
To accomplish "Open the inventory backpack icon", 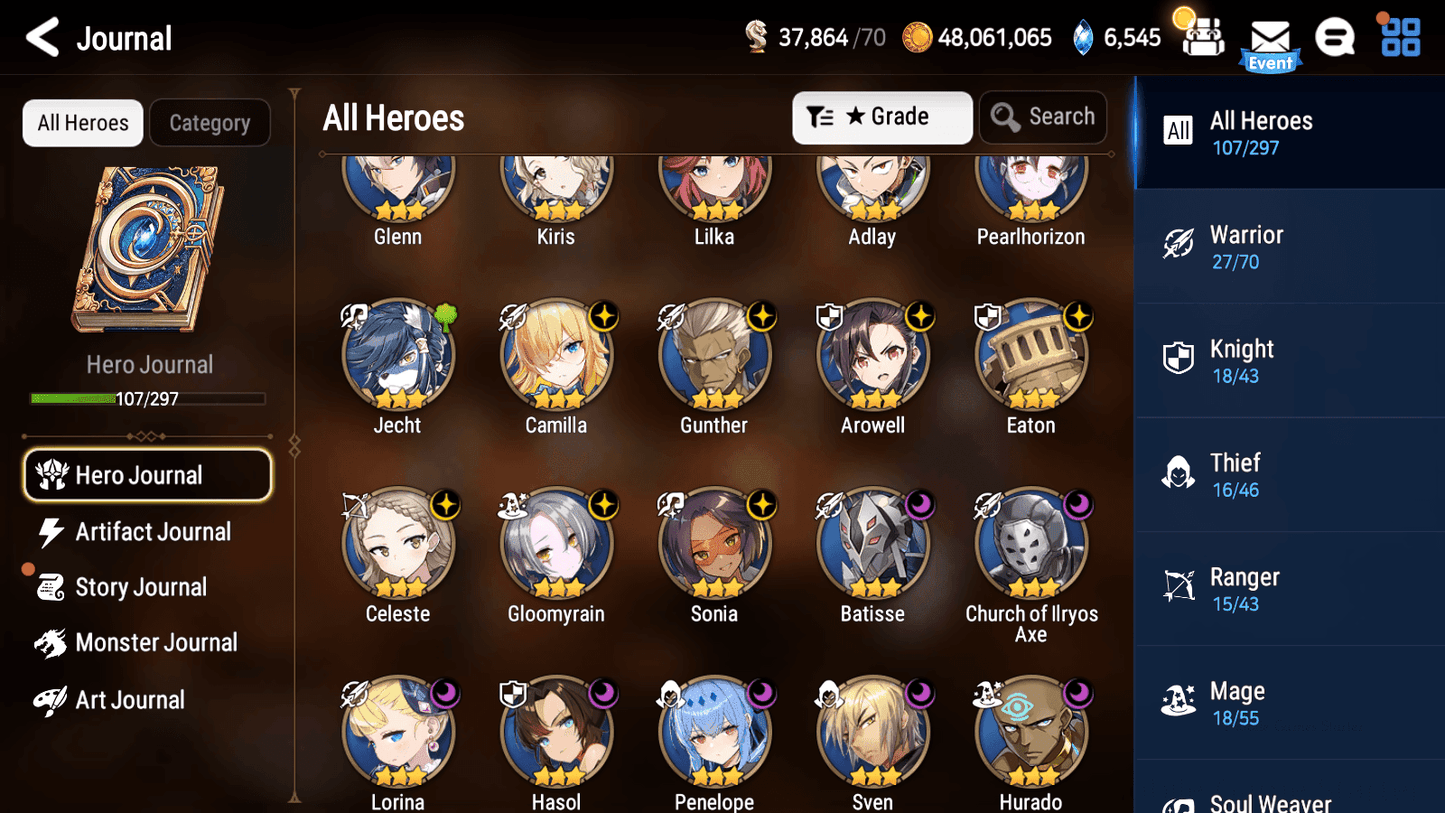I will coord(1203,37).
